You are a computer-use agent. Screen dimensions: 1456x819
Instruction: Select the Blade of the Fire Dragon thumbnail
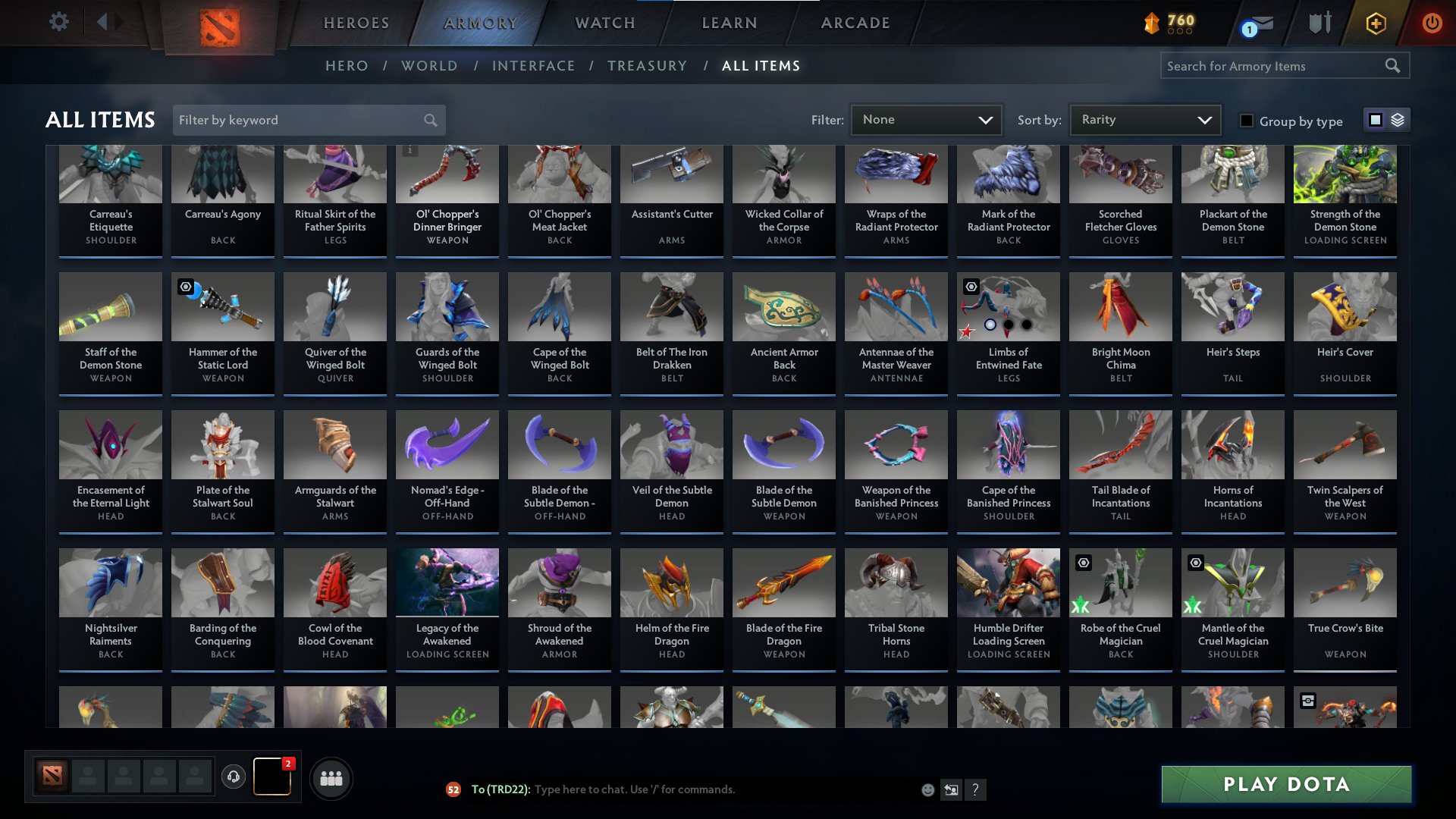(783, 582)
